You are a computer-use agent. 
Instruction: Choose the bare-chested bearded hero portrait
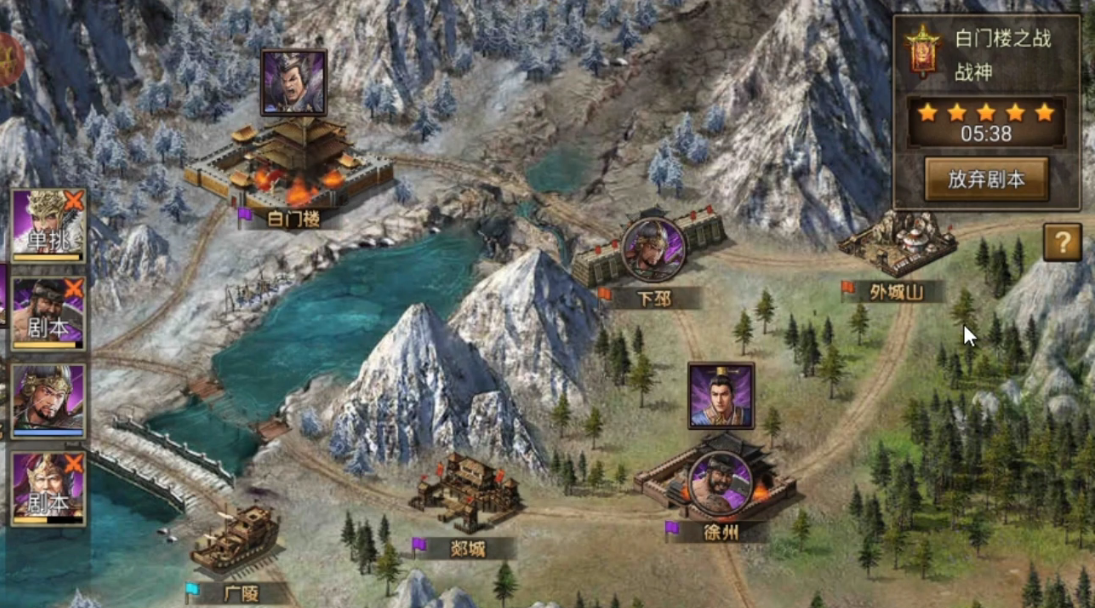[48, 312]
